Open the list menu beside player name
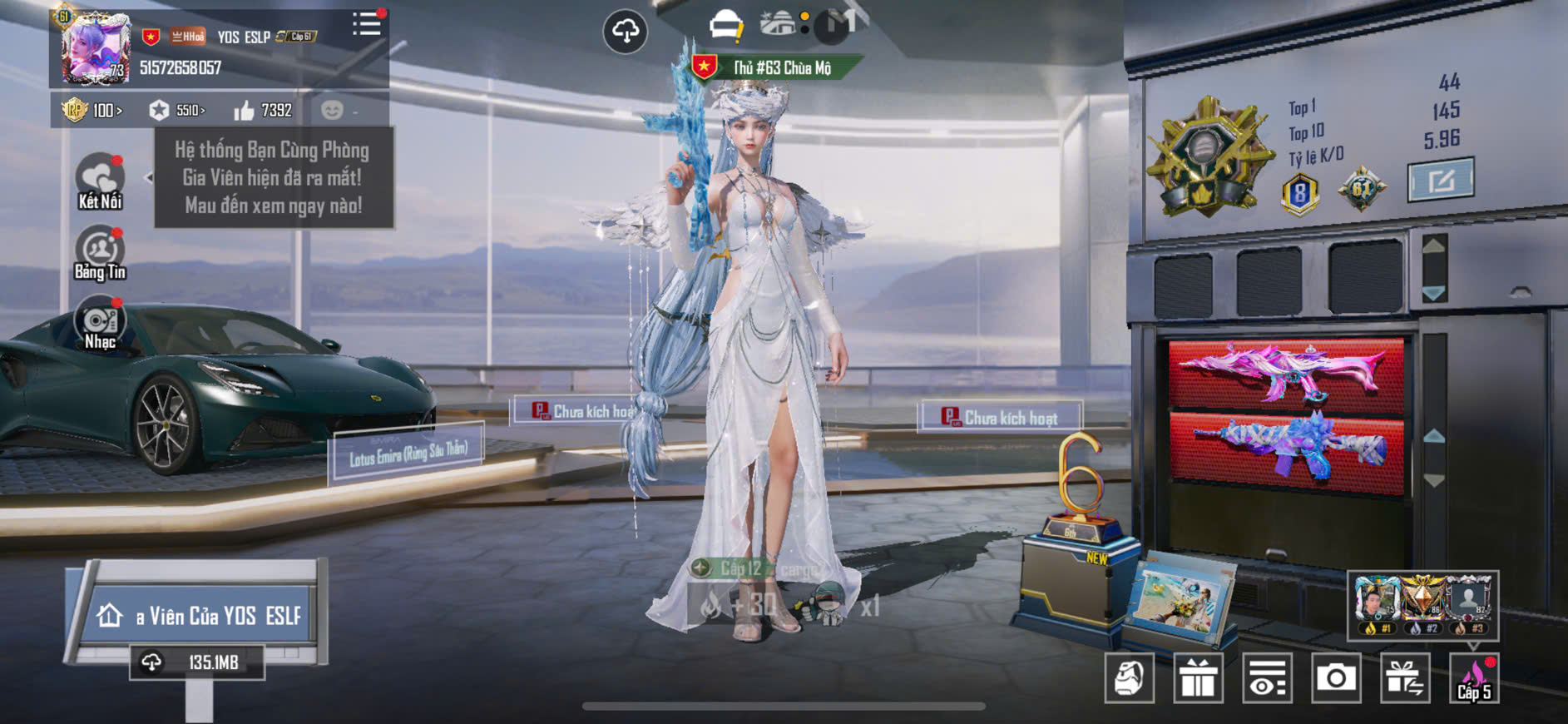Viewport: 1568px width, 724px height. (x=366, y=24)
